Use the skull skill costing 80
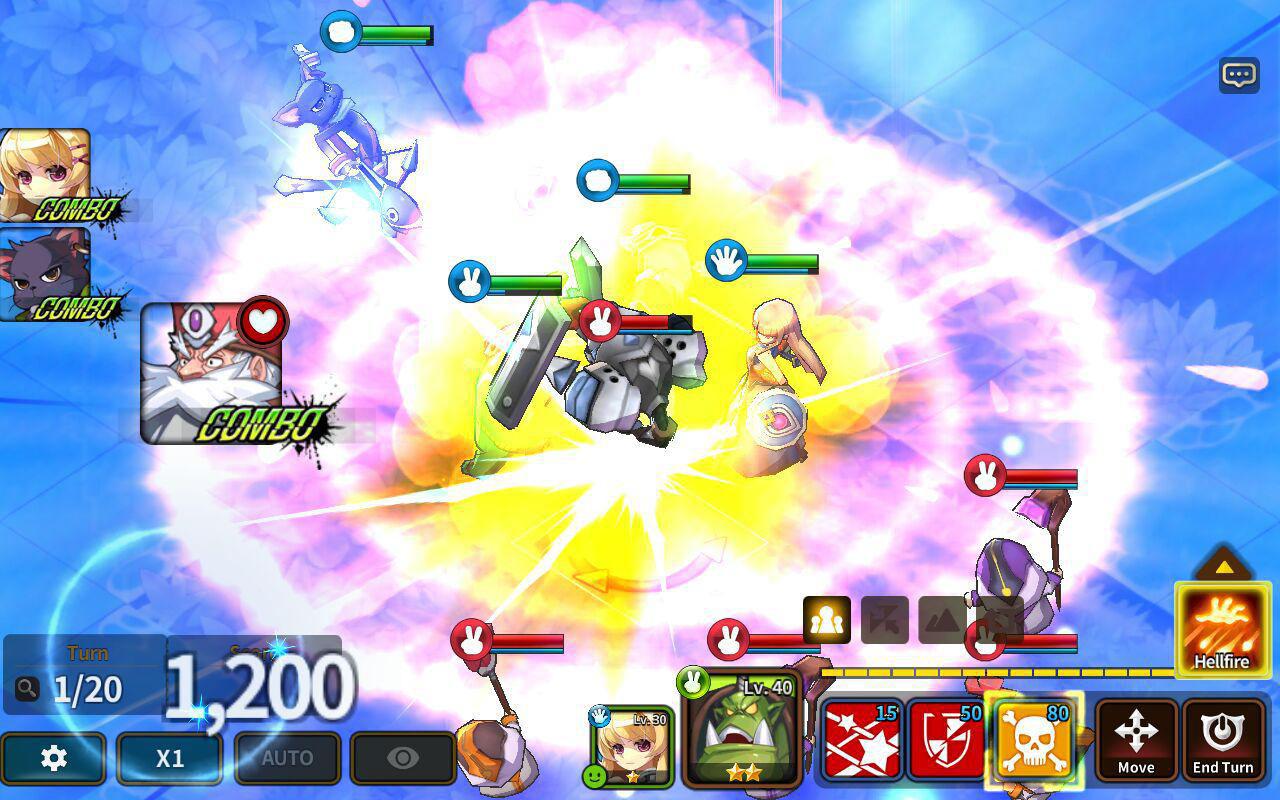Screen dimensions: 1280x800 coord(1034,739)
